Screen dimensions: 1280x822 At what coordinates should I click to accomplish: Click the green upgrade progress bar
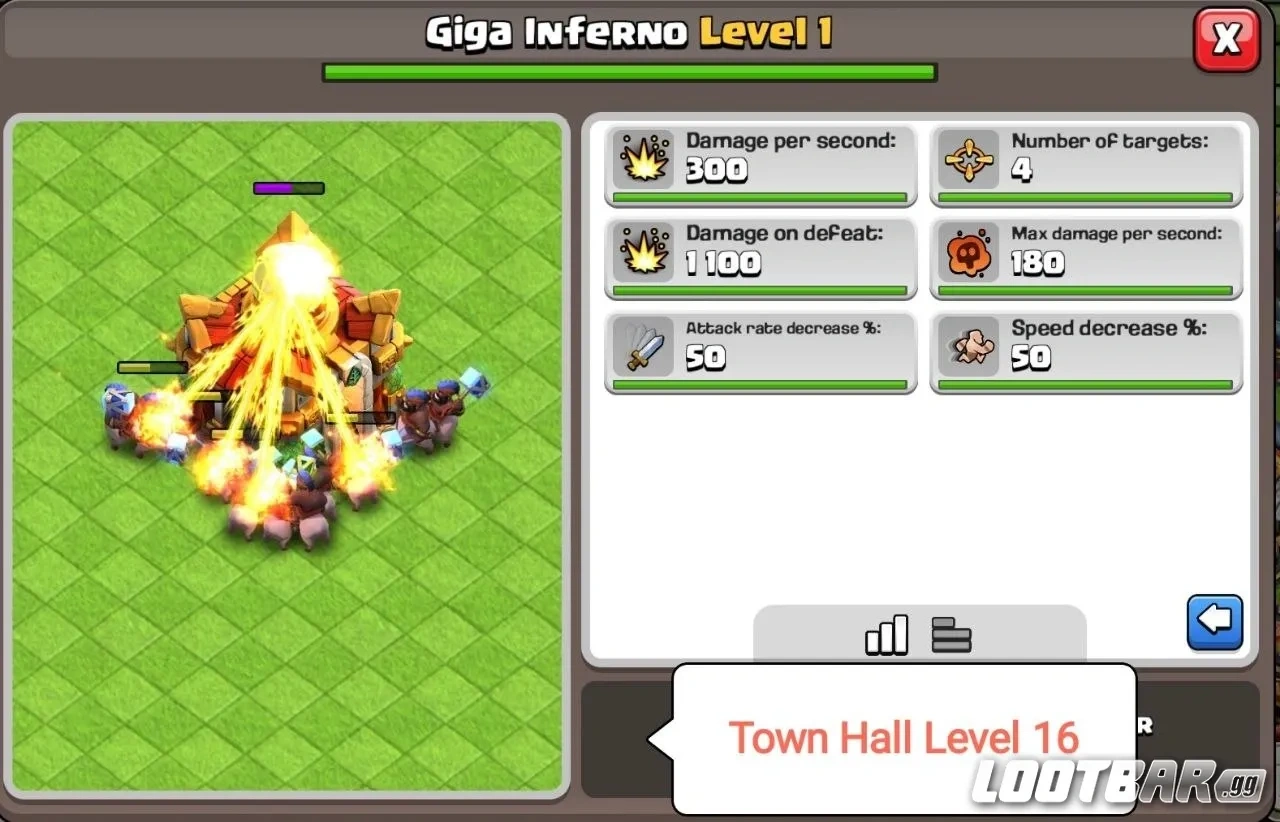627,71
